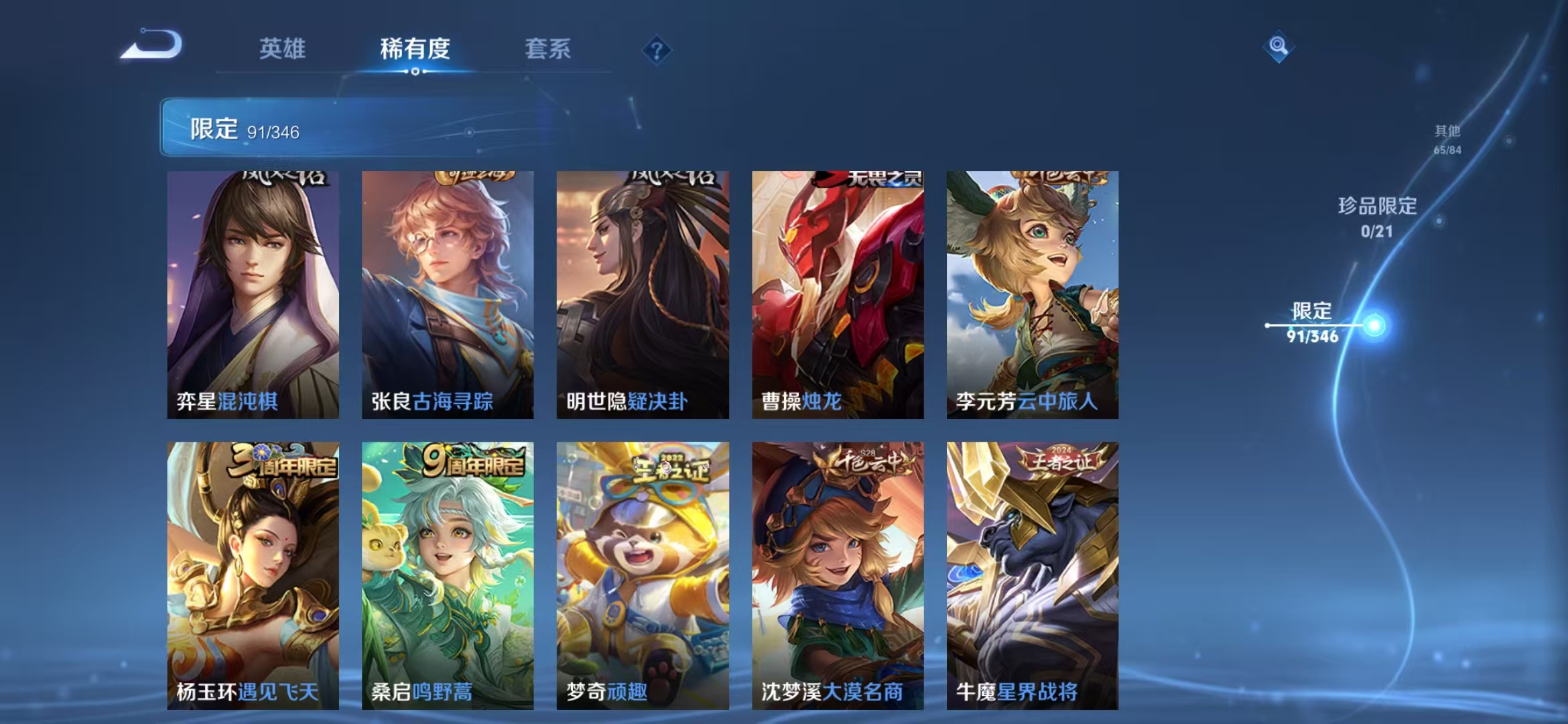The width and height of the screenshot is (1568, 724).
Task: Click the 杨玉环遇见飞天 anniversary skin
Action: 253,577
